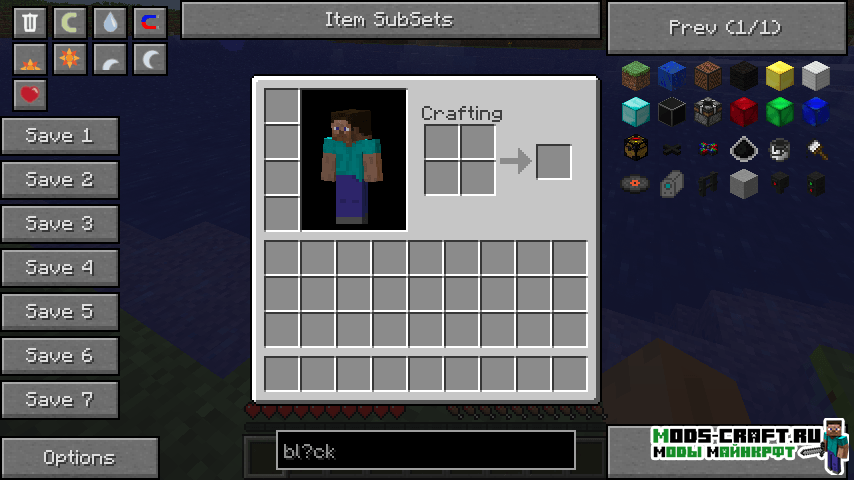The width and height of the screenshot is (854, 480).
Task: Click the search field containing "bl?ck"
Action: (x=425, y=451)
